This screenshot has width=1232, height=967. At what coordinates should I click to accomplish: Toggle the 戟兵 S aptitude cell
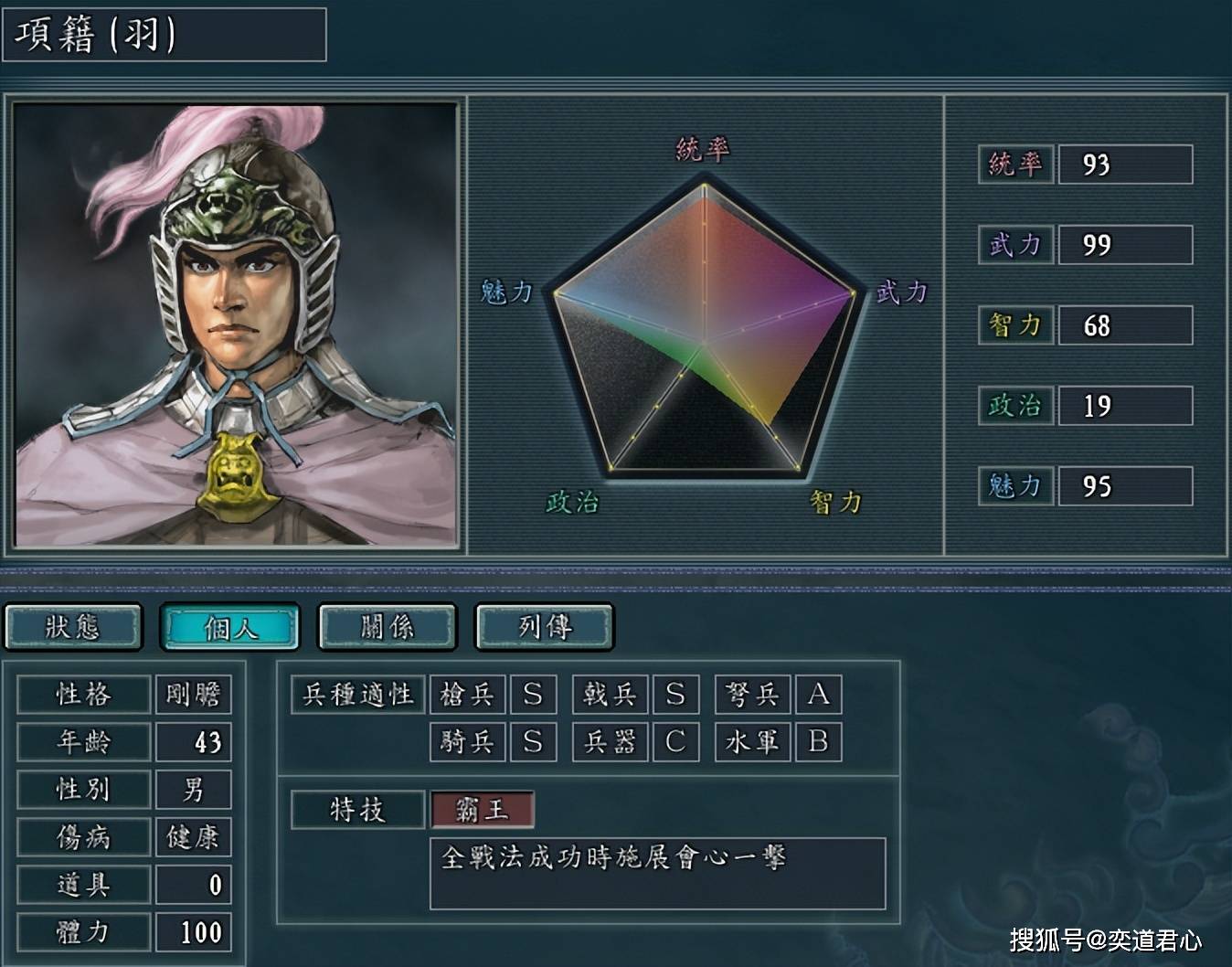point(677,695)
